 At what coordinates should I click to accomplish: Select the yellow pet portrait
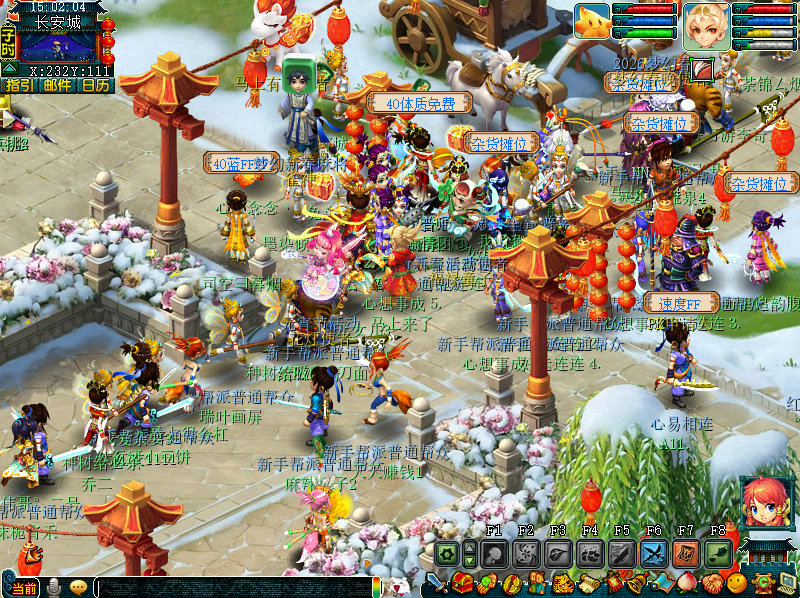coord(592,22)
